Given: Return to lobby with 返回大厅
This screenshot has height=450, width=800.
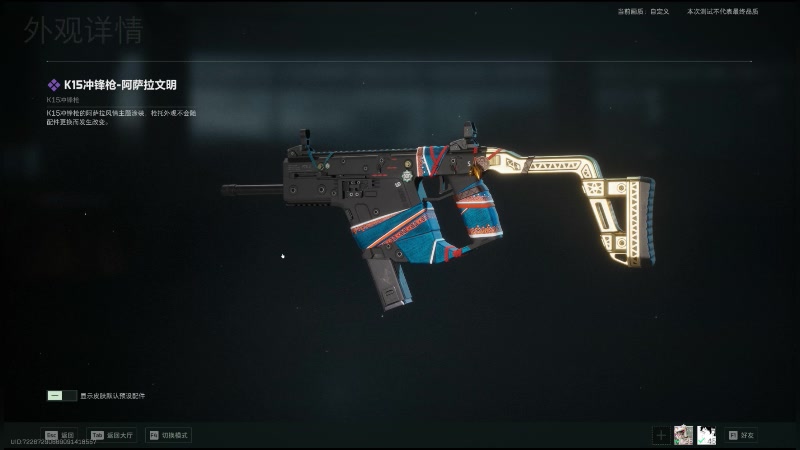Looking at the screenshot, I should pyautogui.click(x=113, y=435).
